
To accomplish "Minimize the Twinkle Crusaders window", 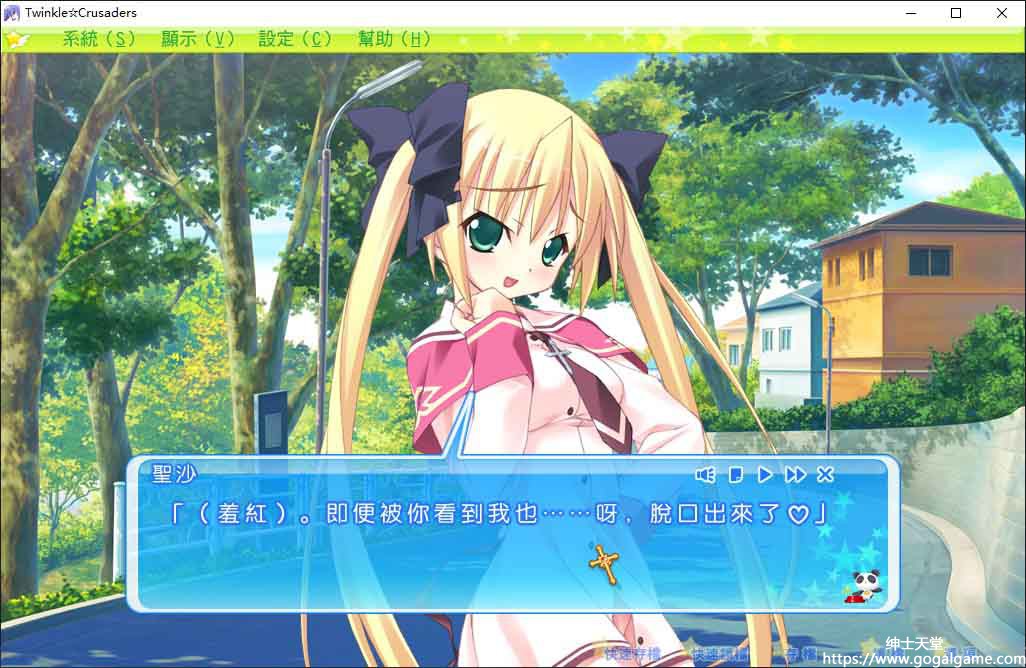I will click(x=911, y=13).
